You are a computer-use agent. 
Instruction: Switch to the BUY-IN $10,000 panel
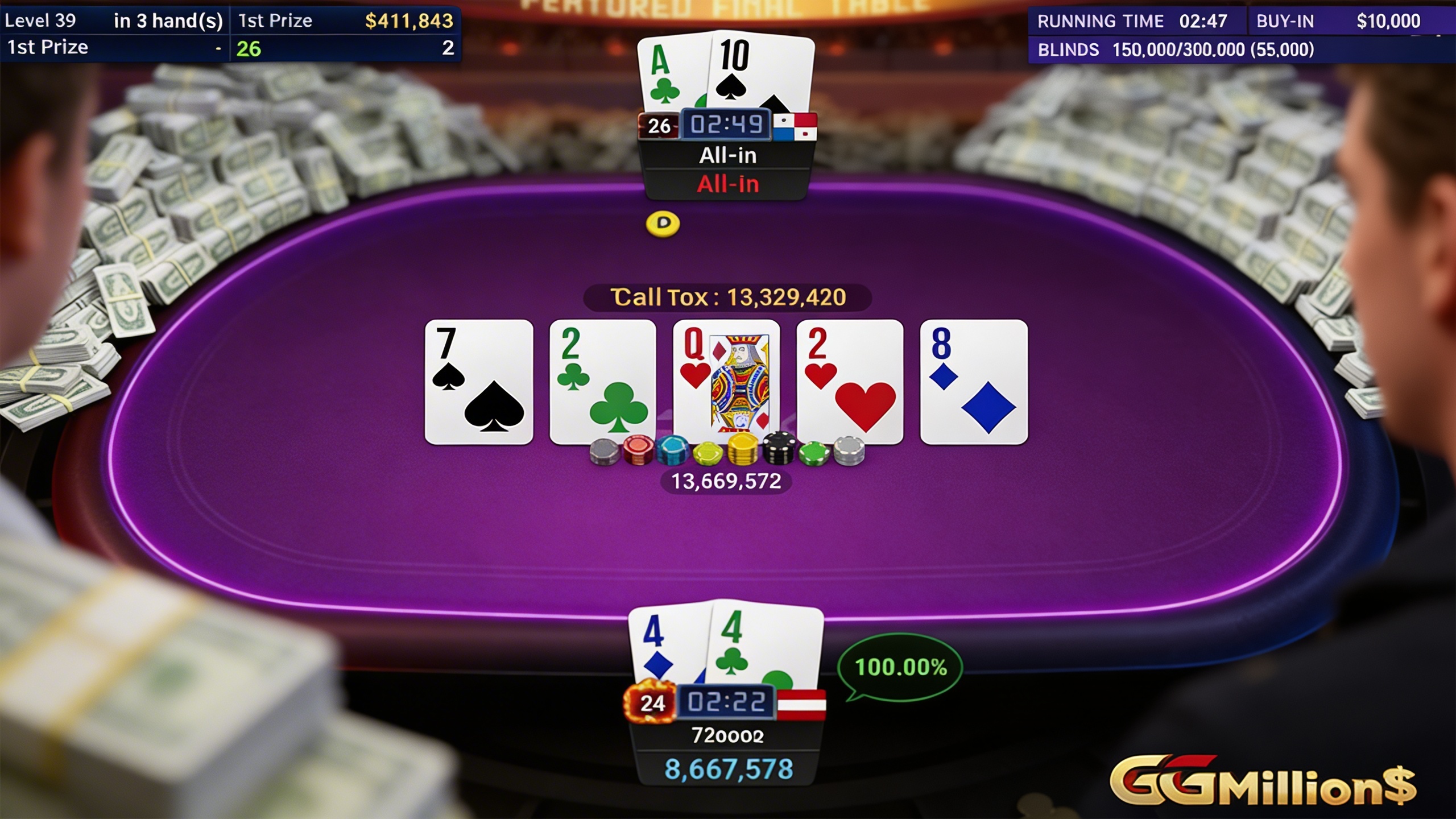(x=1348, y=21)
